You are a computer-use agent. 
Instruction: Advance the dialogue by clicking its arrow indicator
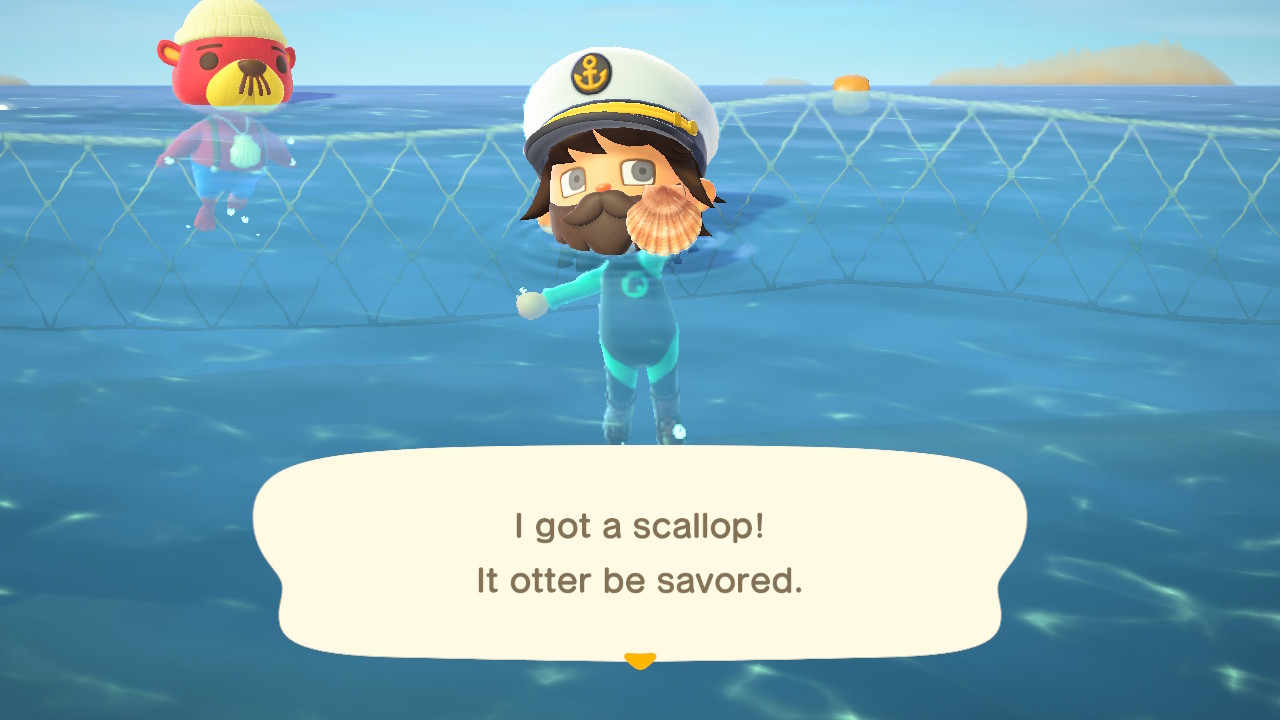pyautogui.click(x=640, y=660)
